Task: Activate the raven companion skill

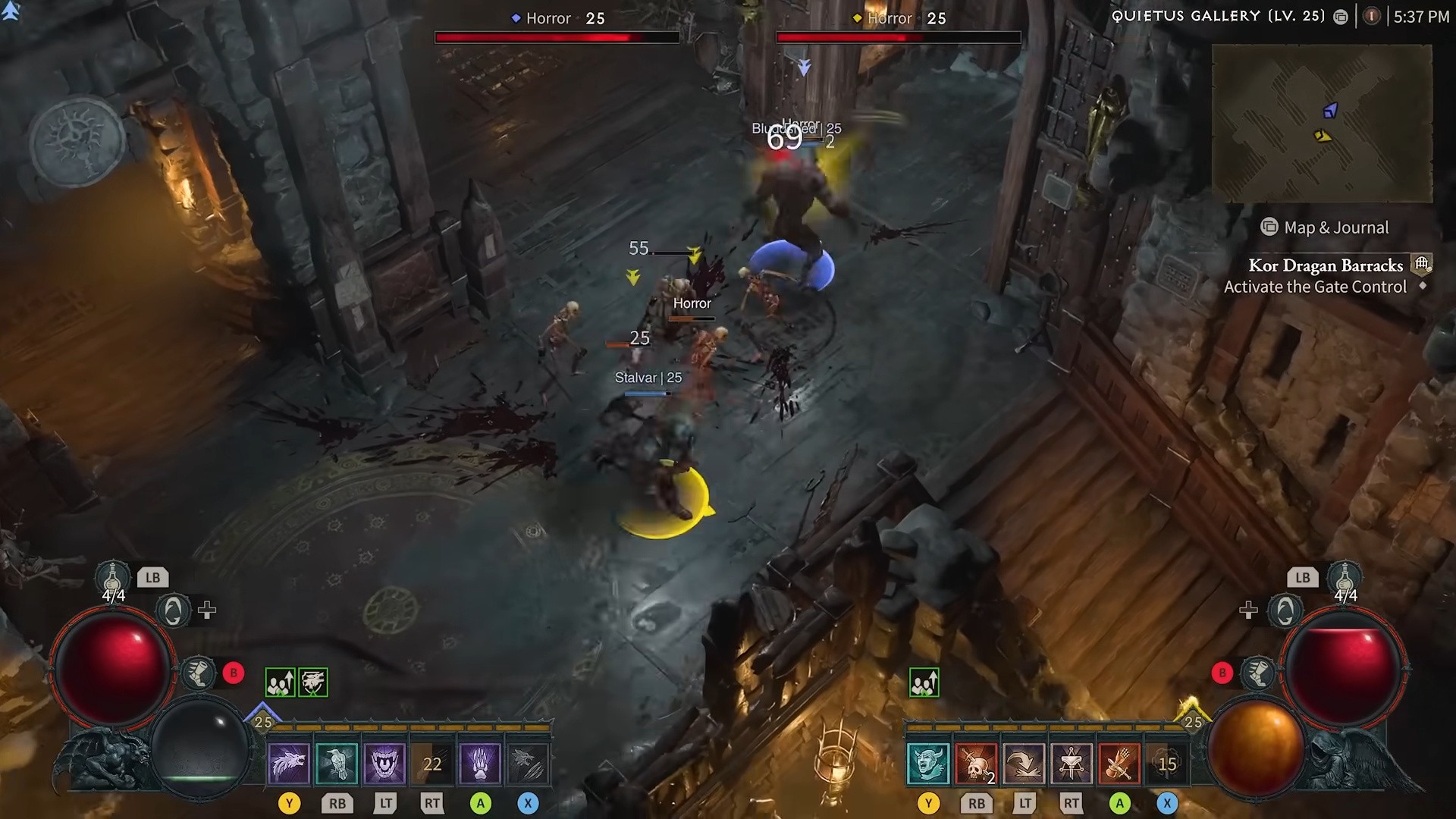Action: [x=336, y=764]
